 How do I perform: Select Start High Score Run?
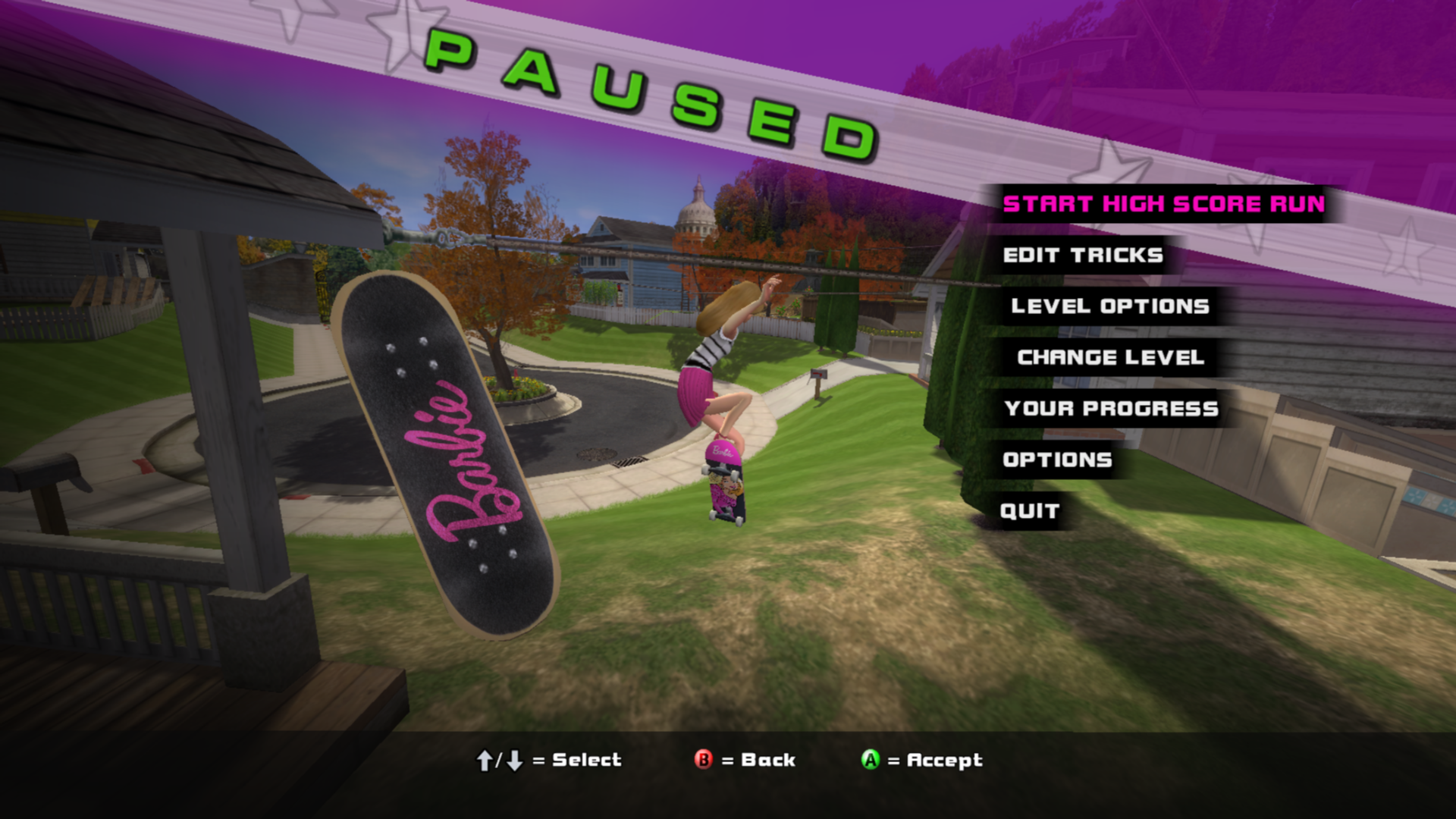[x=1163, y=204]
